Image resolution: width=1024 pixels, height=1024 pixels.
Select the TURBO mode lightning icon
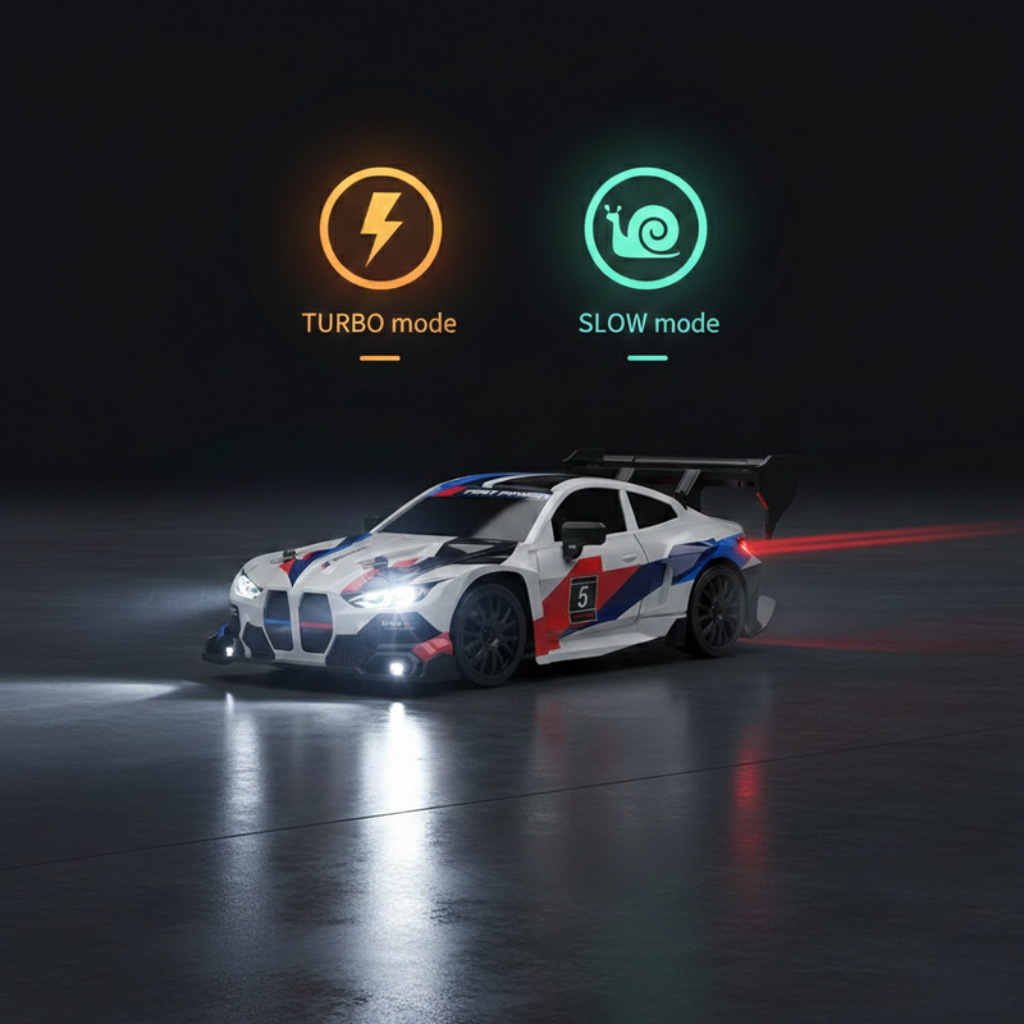(x=380, y=228)
